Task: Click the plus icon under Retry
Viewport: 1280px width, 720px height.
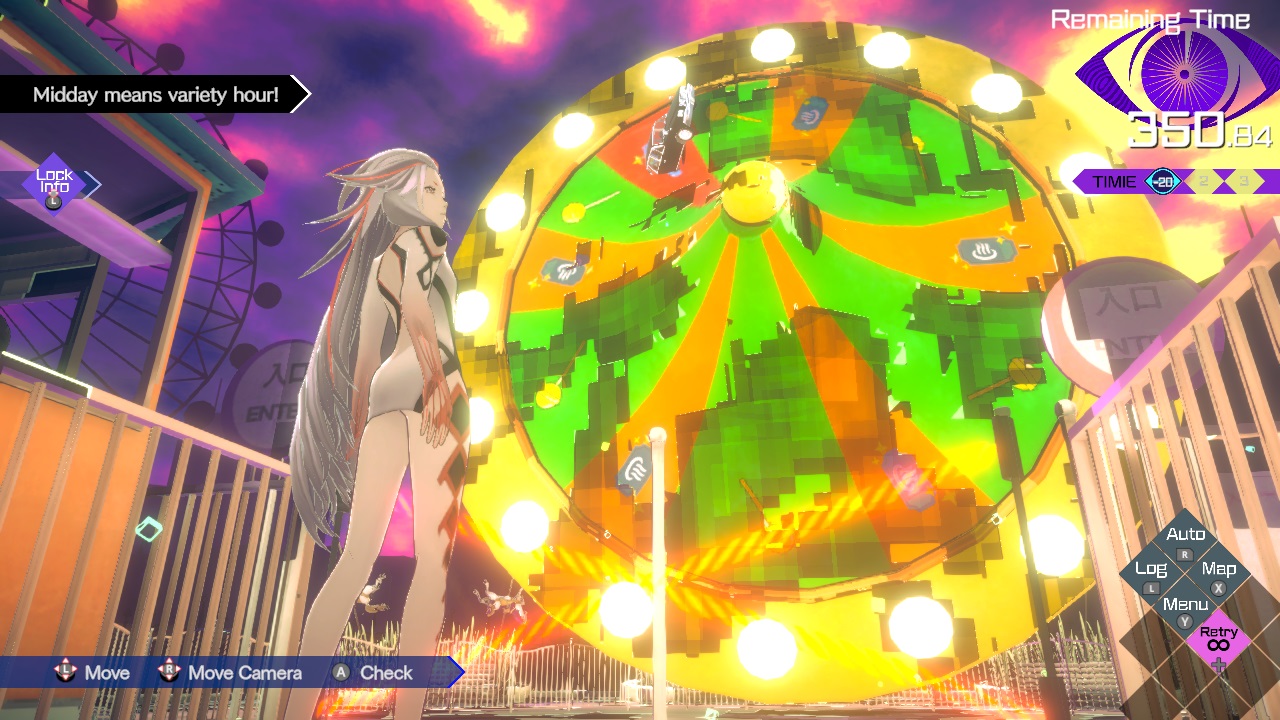Action: tap(1219, 664)
